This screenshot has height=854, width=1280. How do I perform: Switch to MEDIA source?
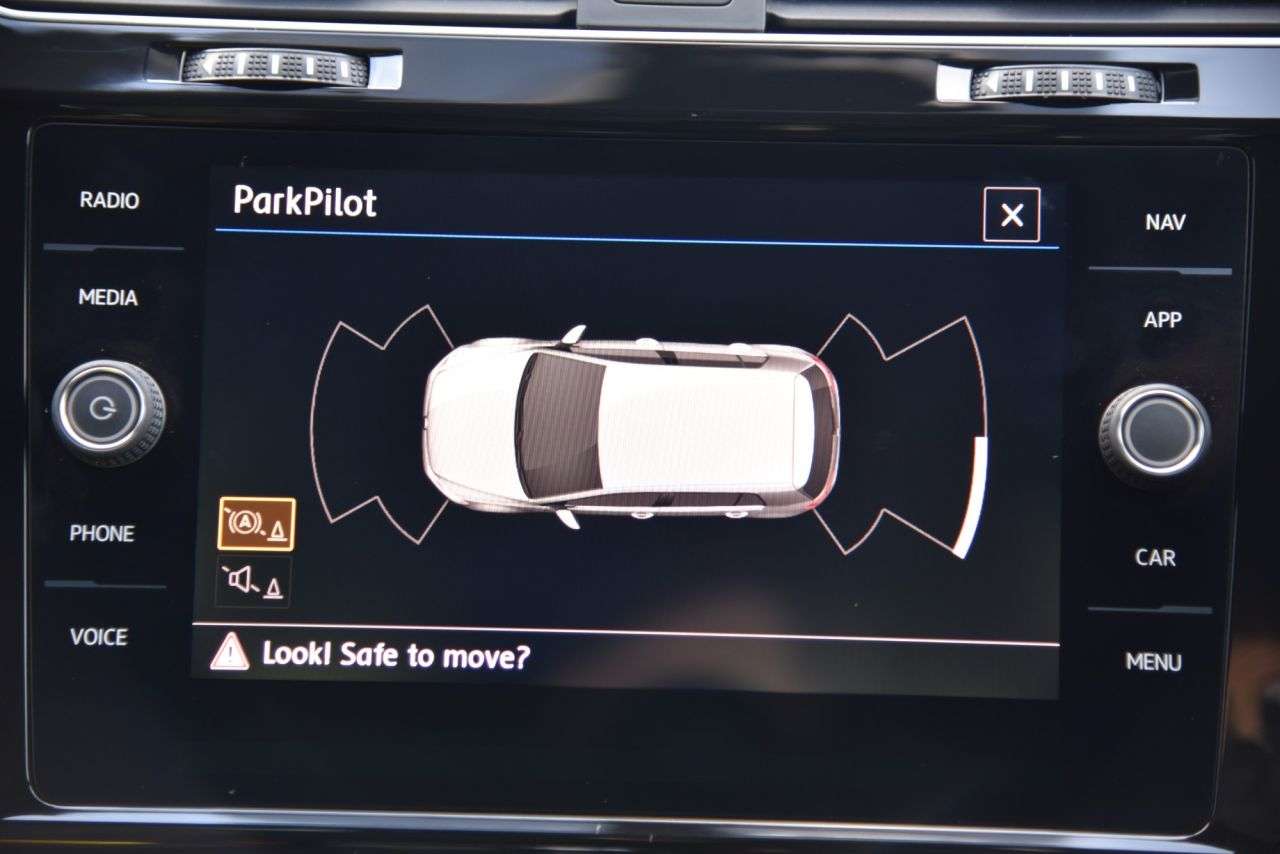click(x=108, y=297)
